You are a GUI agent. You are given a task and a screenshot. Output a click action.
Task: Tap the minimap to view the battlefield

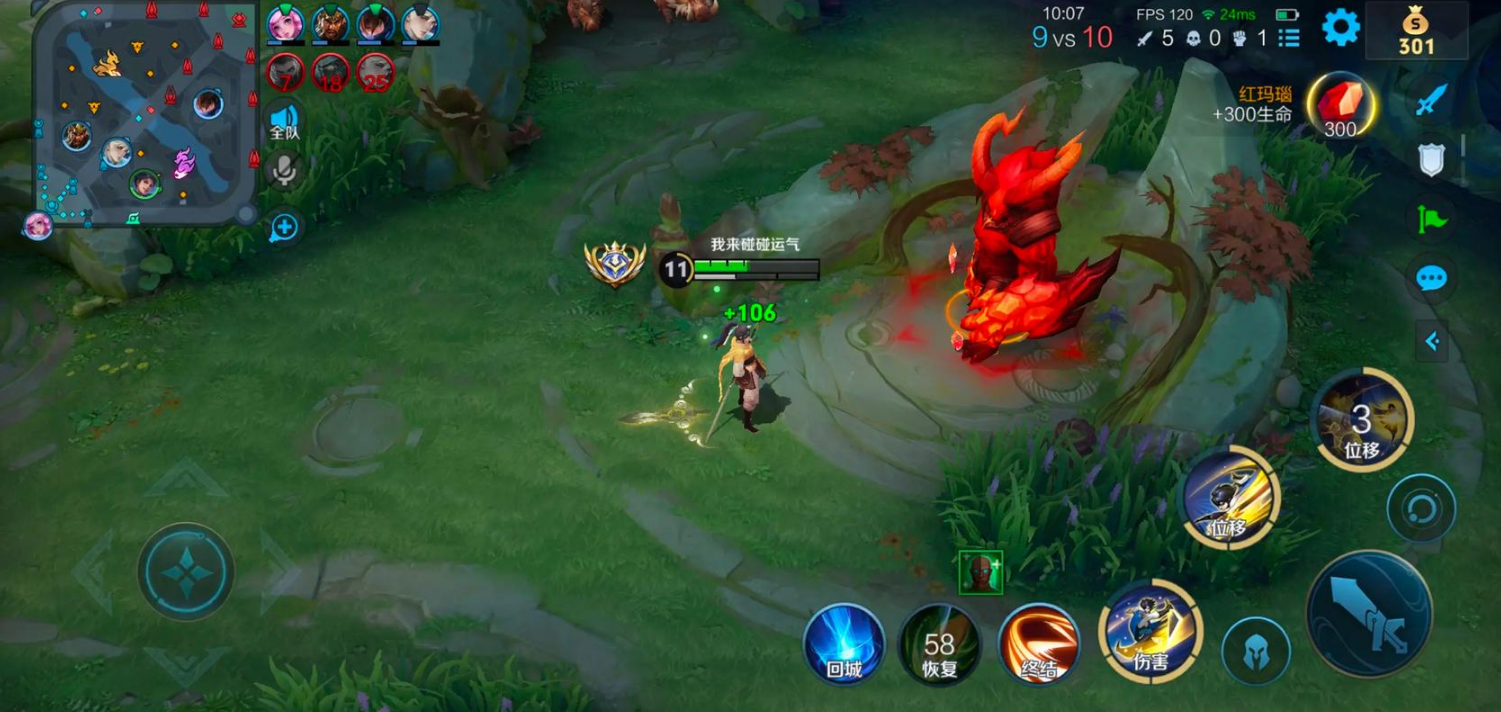[145, 112]
